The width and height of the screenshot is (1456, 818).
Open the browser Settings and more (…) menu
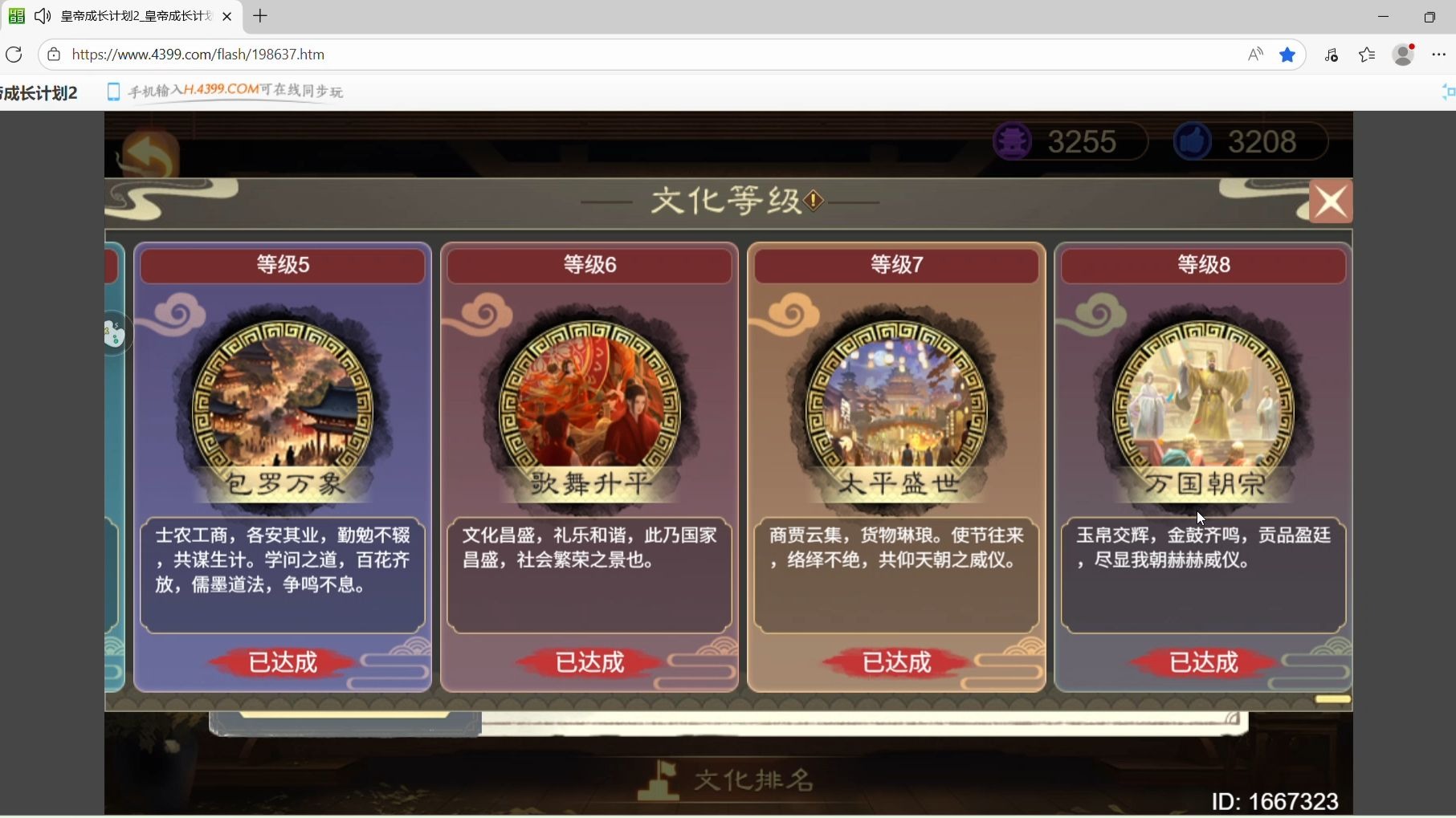point(1439,54)
